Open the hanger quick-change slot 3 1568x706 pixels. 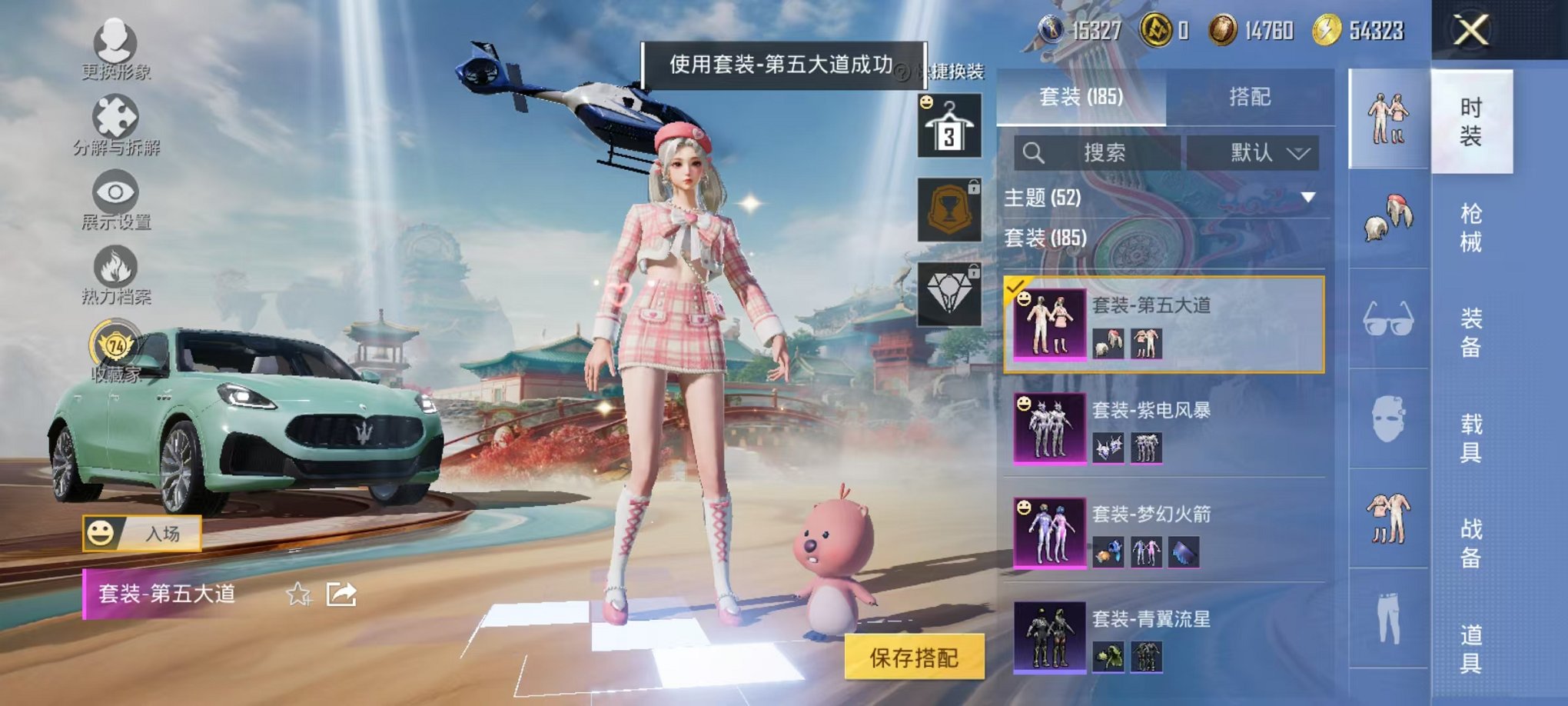[x=949, y=125]
